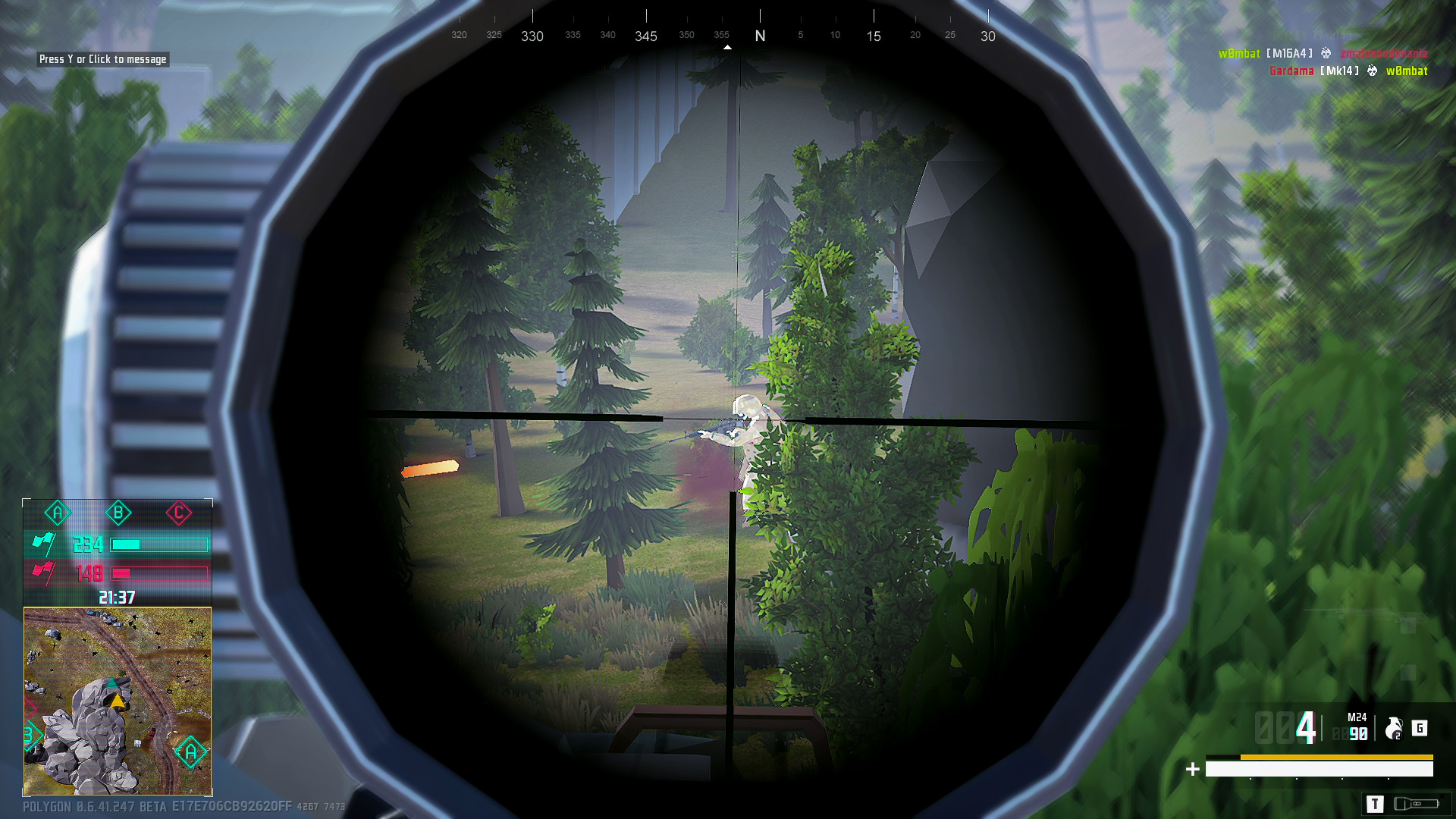Select the grenade icon in the HUD
This screenshot has width=1456, height=819.
coord(1392,730)
